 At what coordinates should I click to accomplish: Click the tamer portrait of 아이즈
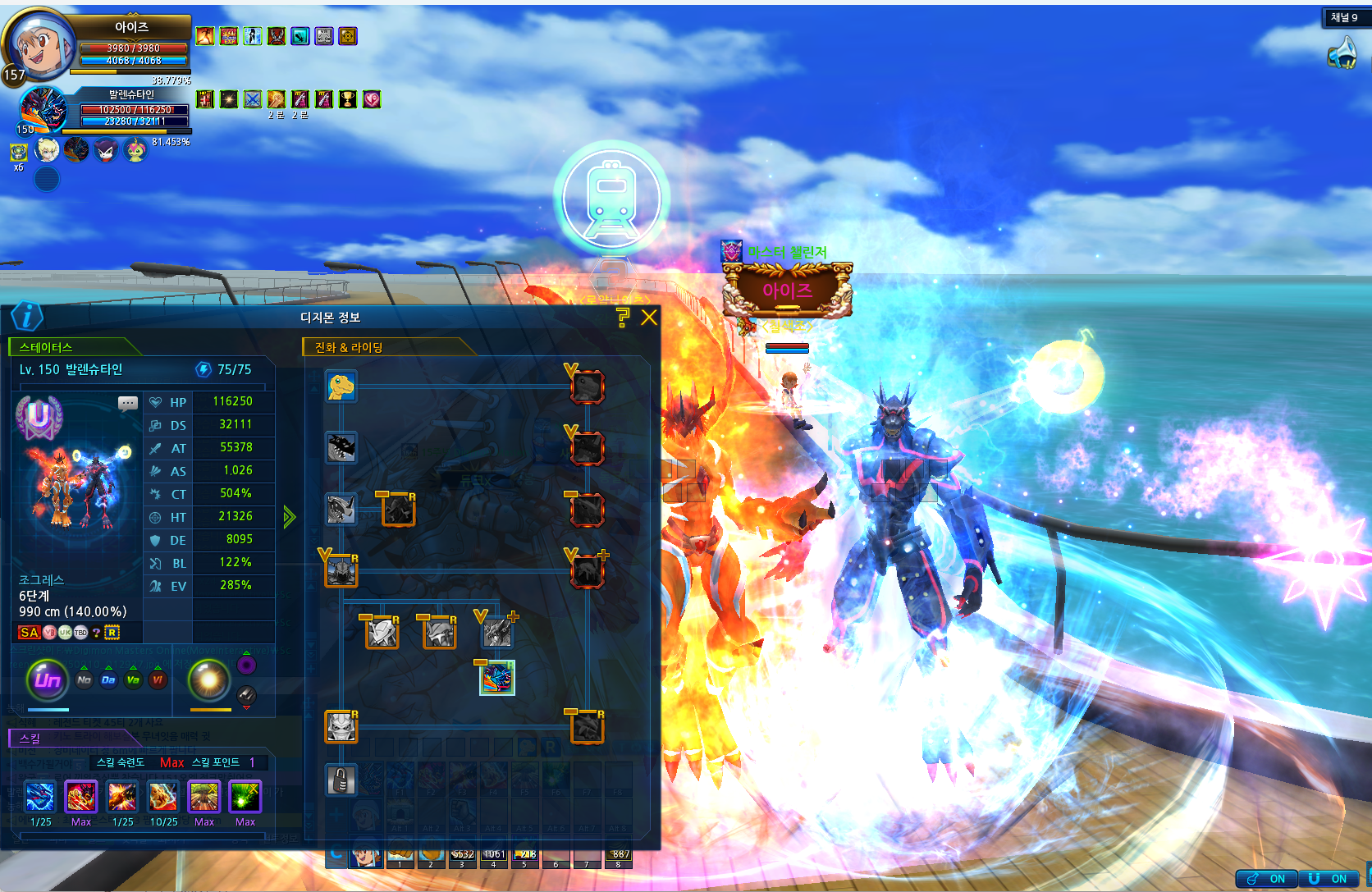point(39,45)
